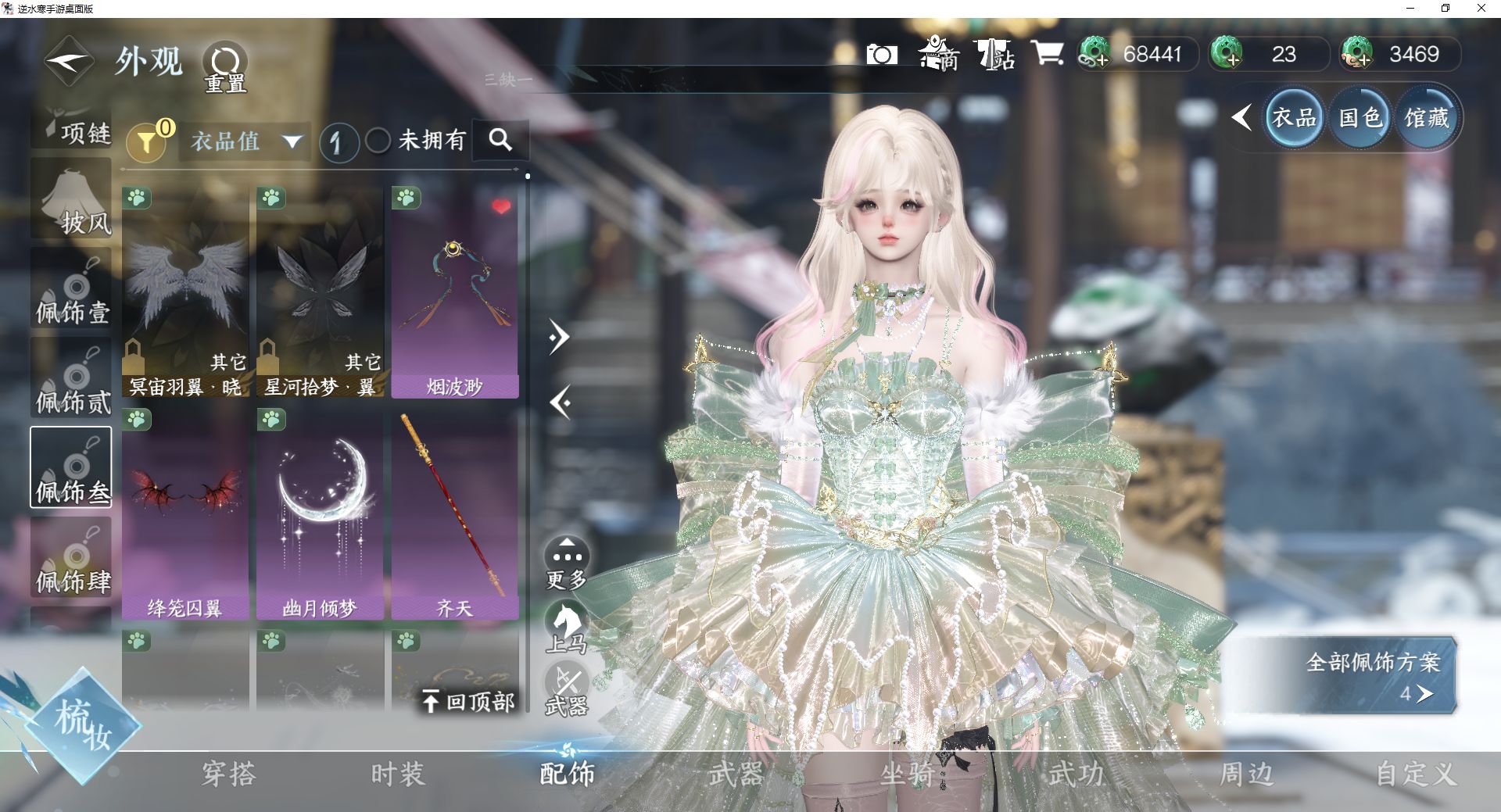Close the game window
1501x812 pixels.
[x=1481, y=9]
